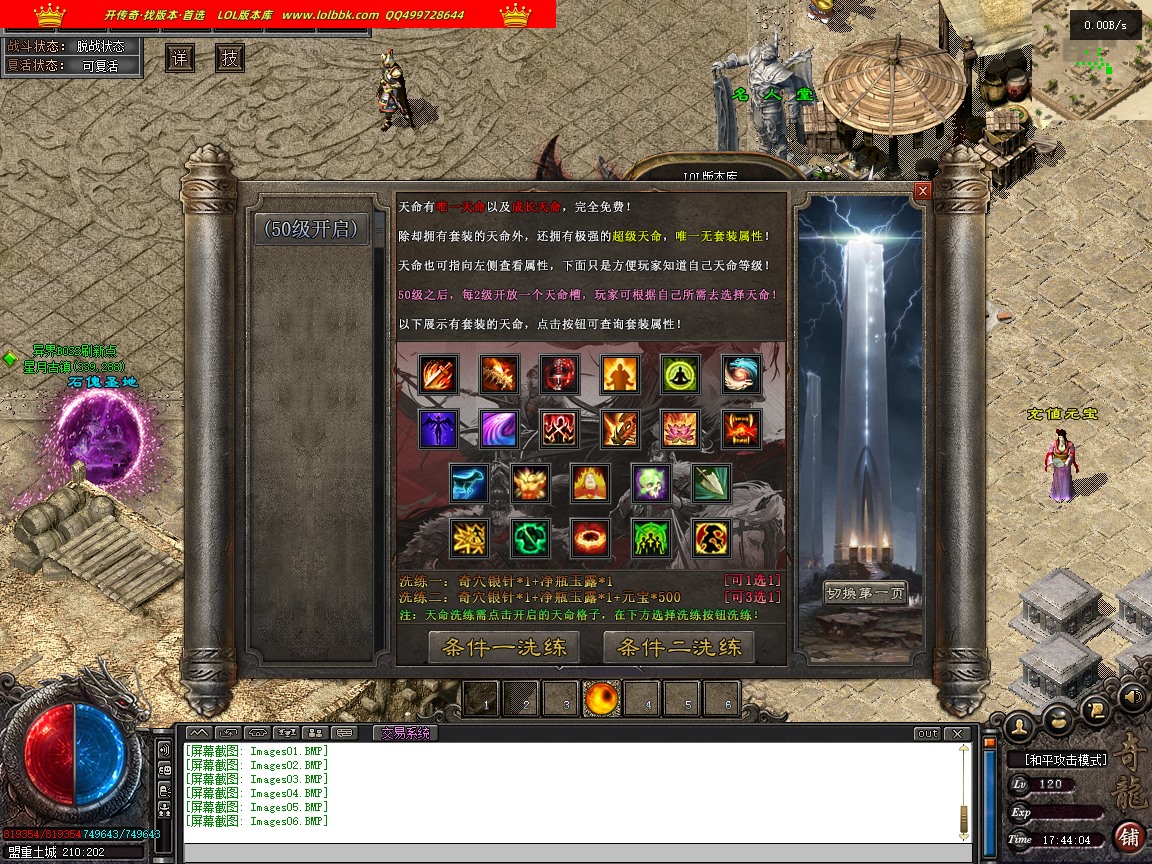
Task: Open the 技 skills button
Action: point(230,58)
